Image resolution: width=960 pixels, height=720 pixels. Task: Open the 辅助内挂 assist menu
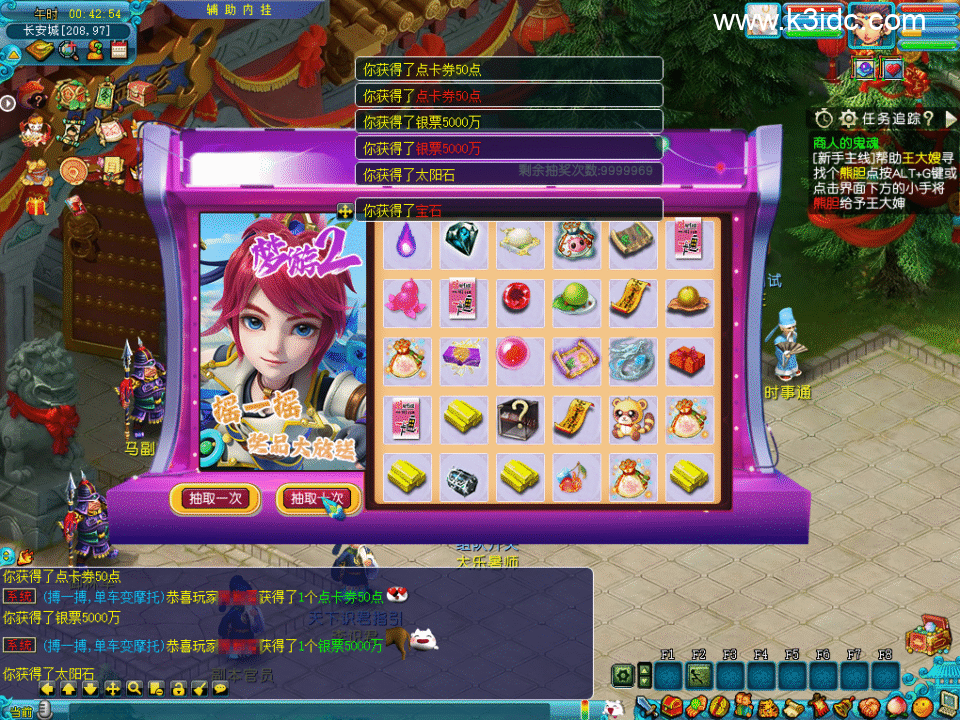click(x=240, y=9)
